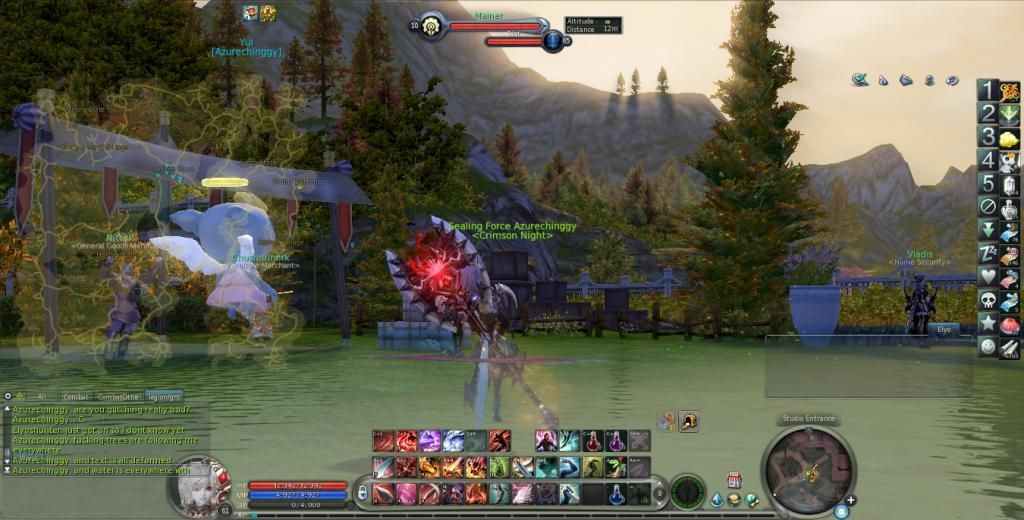
Task: Use the red health potion hotbar slot
Action: tap(595, 441)
